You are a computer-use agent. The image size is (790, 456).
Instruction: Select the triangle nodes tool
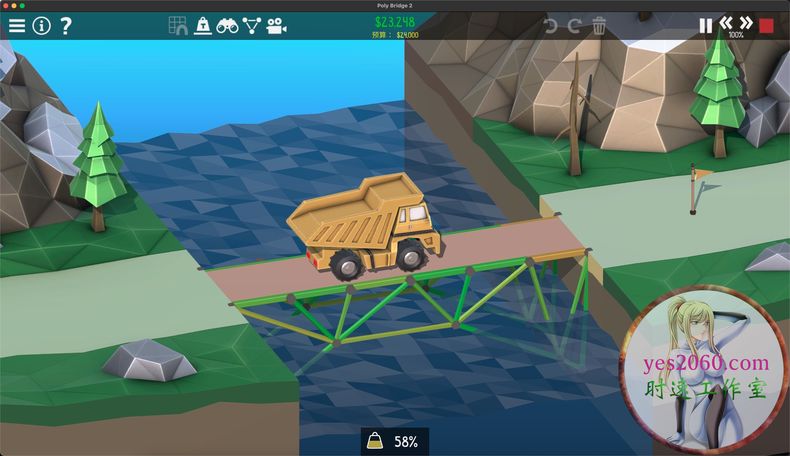pos(252,26)
